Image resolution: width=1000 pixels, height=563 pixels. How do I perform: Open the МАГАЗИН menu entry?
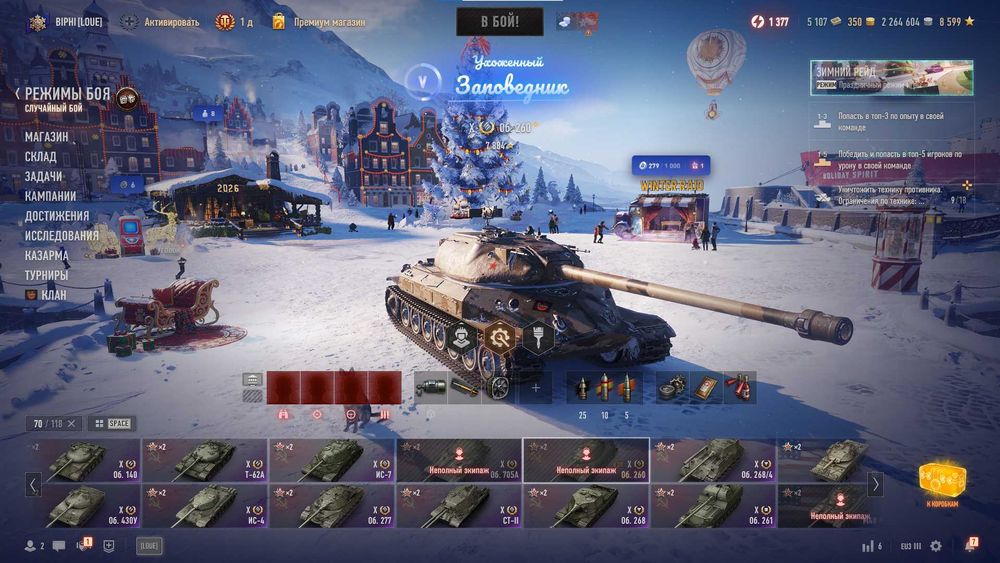pyautogui.click(x=47, y=137)
